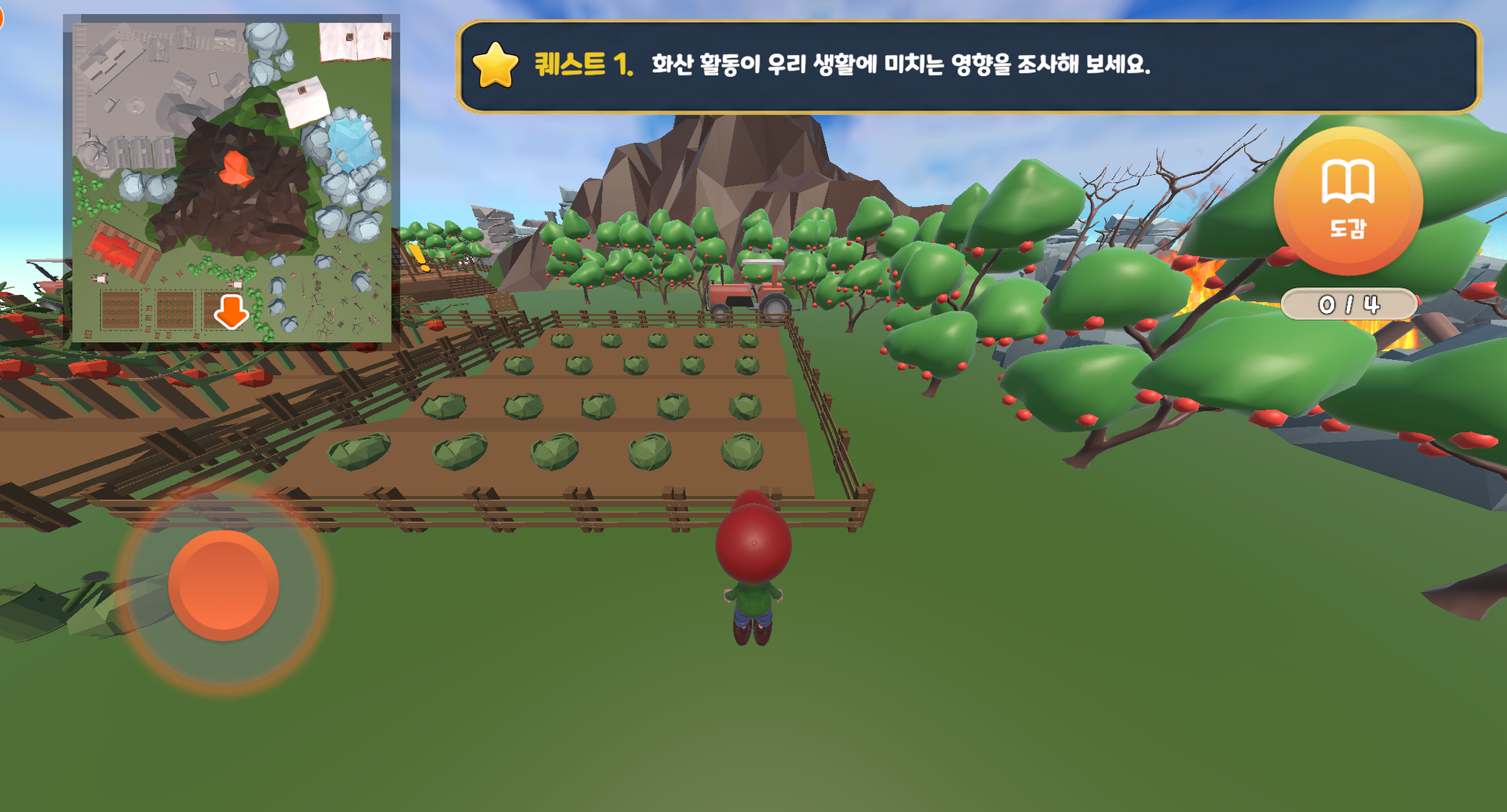Image resolution: width=1507 pixels, height=812 pixels.
Task: Click the yellow exclamation mark near the farm building
Action: click(418, 258)
